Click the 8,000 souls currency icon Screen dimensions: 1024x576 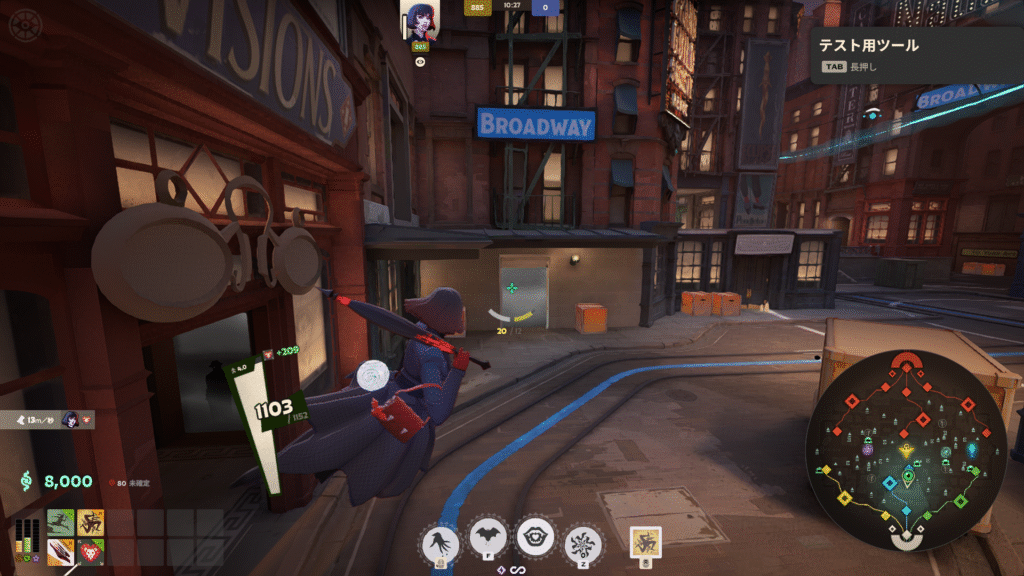26,481
